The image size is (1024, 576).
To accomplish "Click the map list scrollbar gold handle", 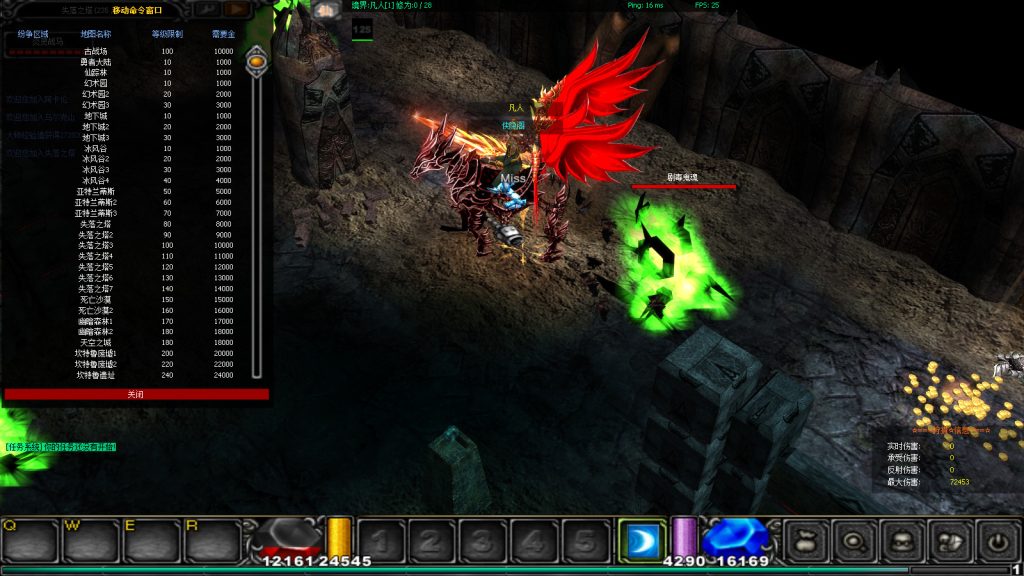I will (257, 62).
